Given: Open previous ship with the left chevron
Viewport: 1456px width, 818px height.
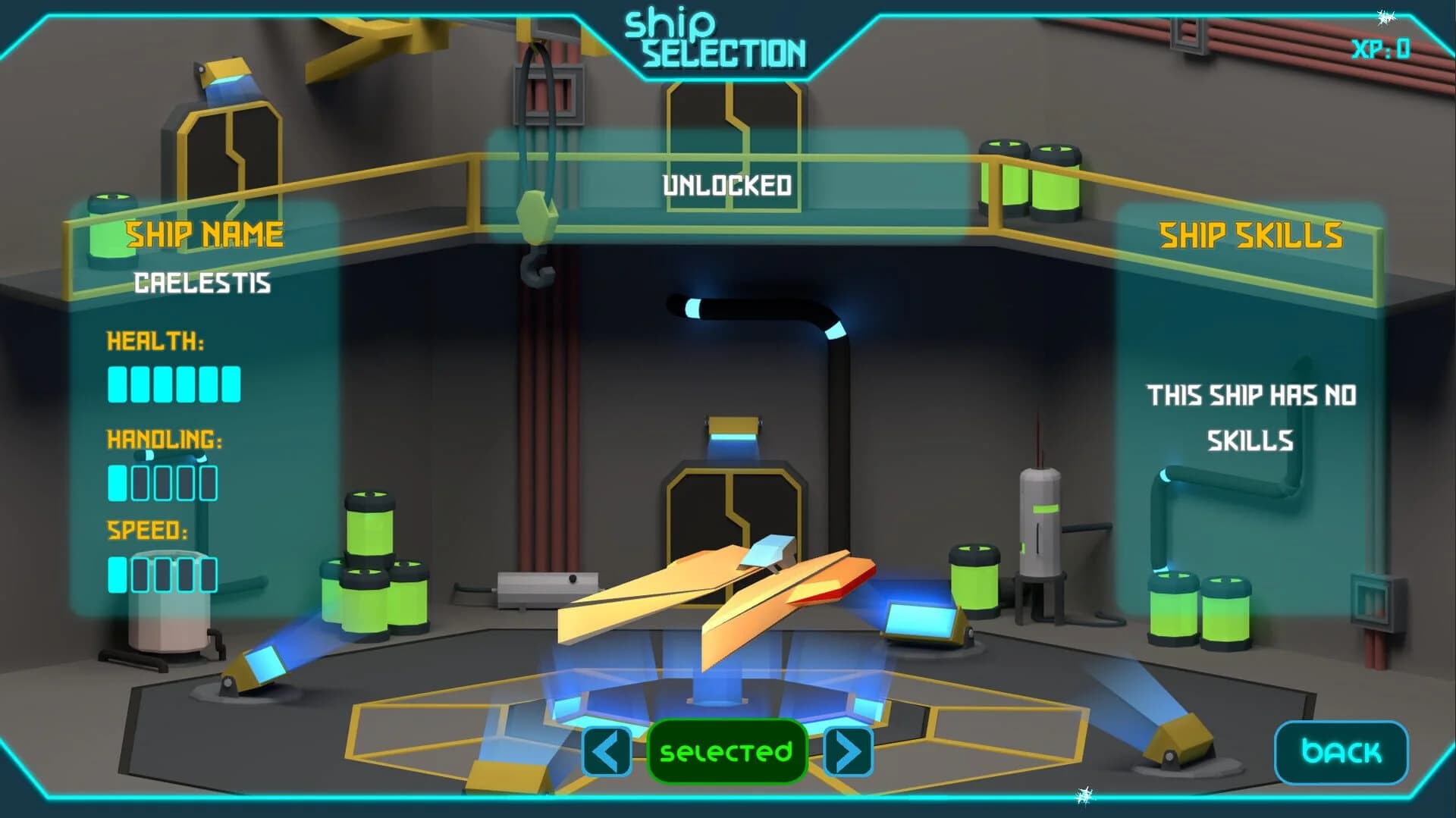Looking at the screenshot, I should coord(606,751).
